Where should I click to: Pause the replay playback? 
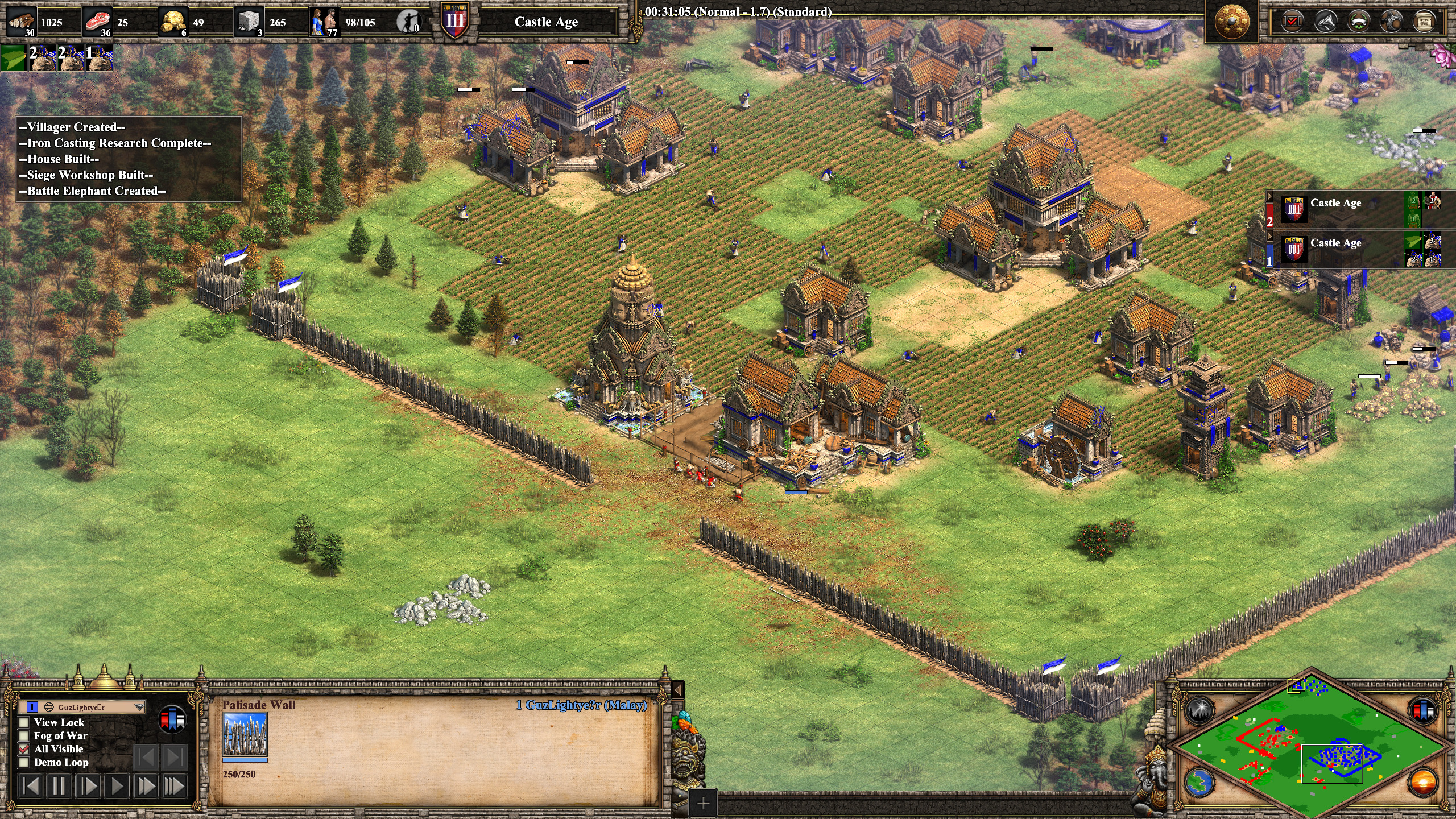[59, 787]
